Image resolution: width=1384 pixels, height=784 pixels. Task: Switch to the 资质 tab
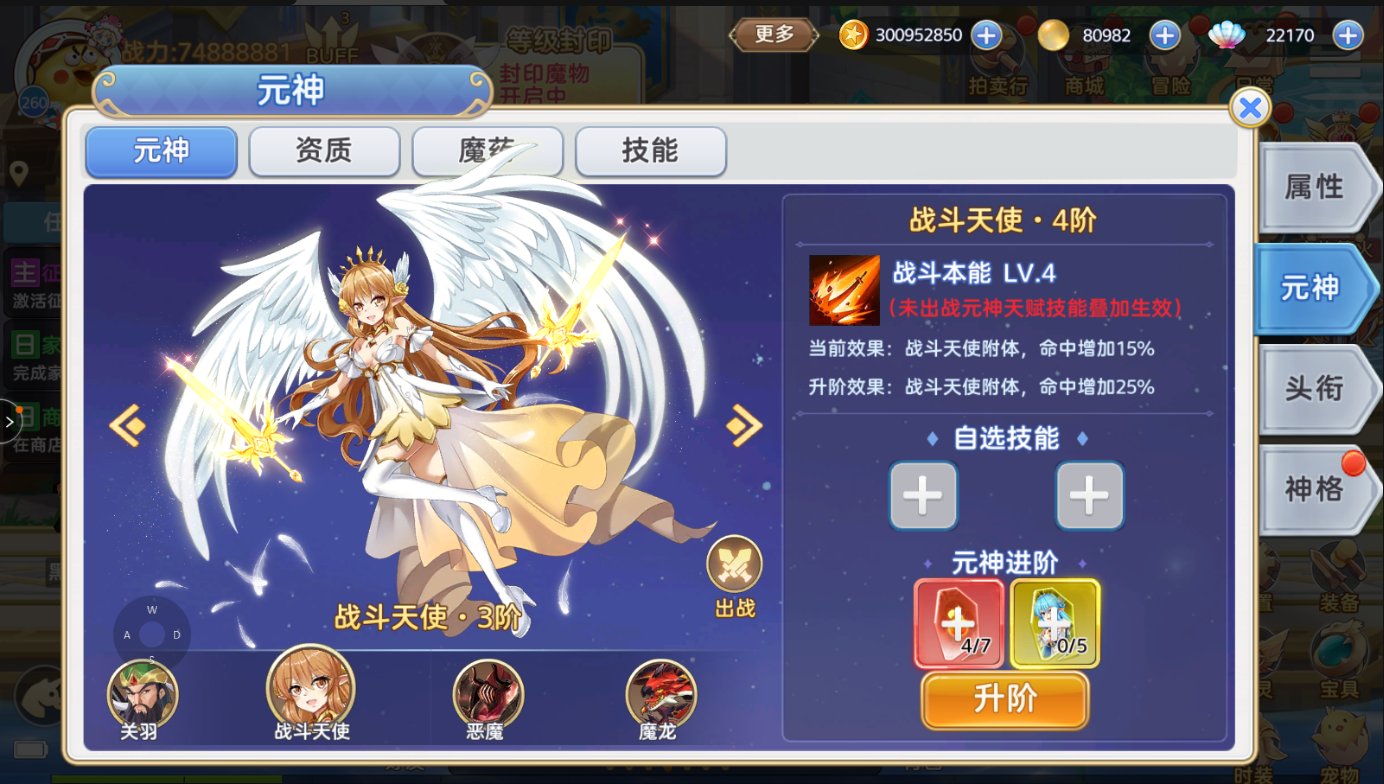324,151
